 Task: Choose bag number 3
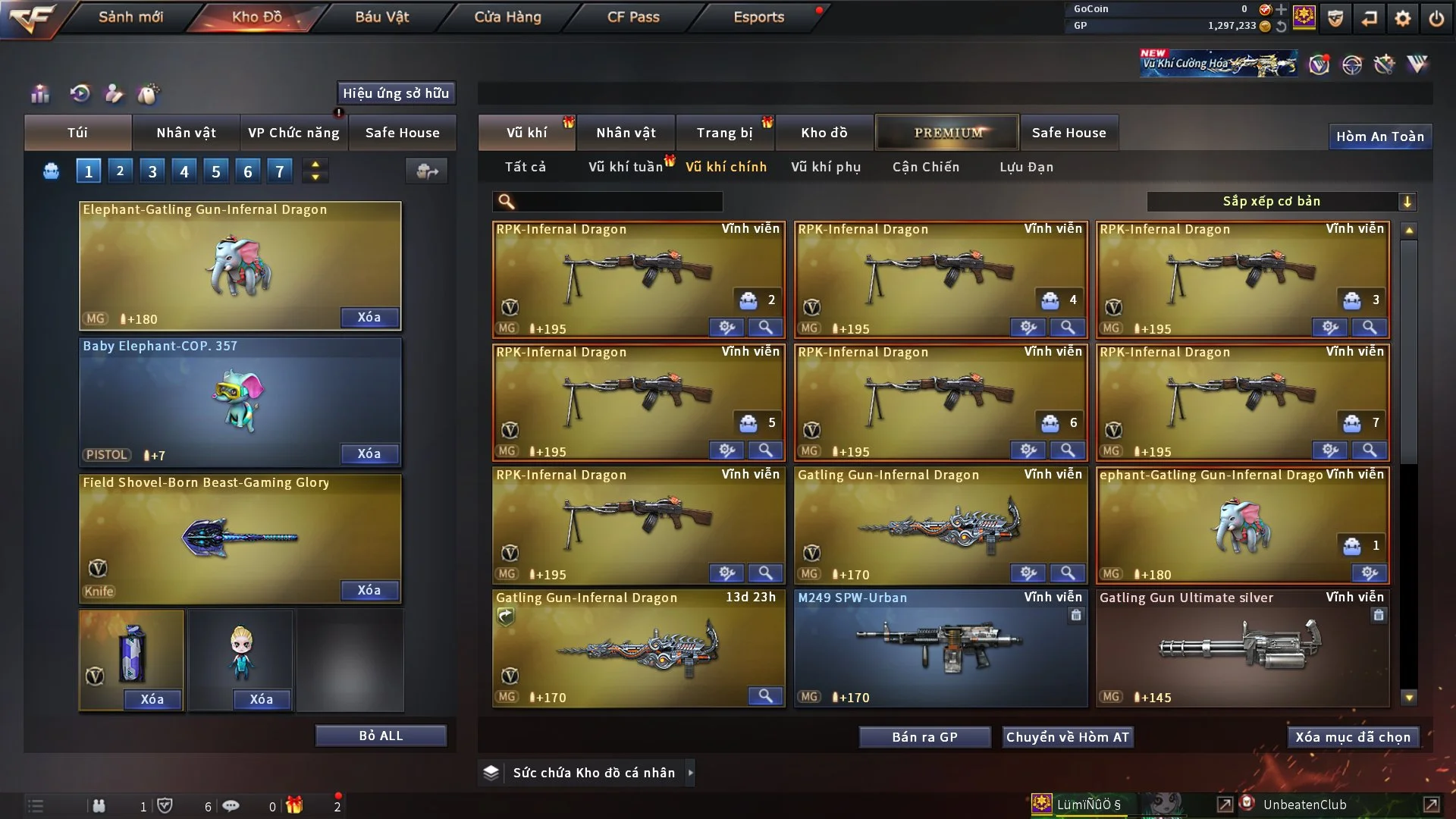[152, 171]
